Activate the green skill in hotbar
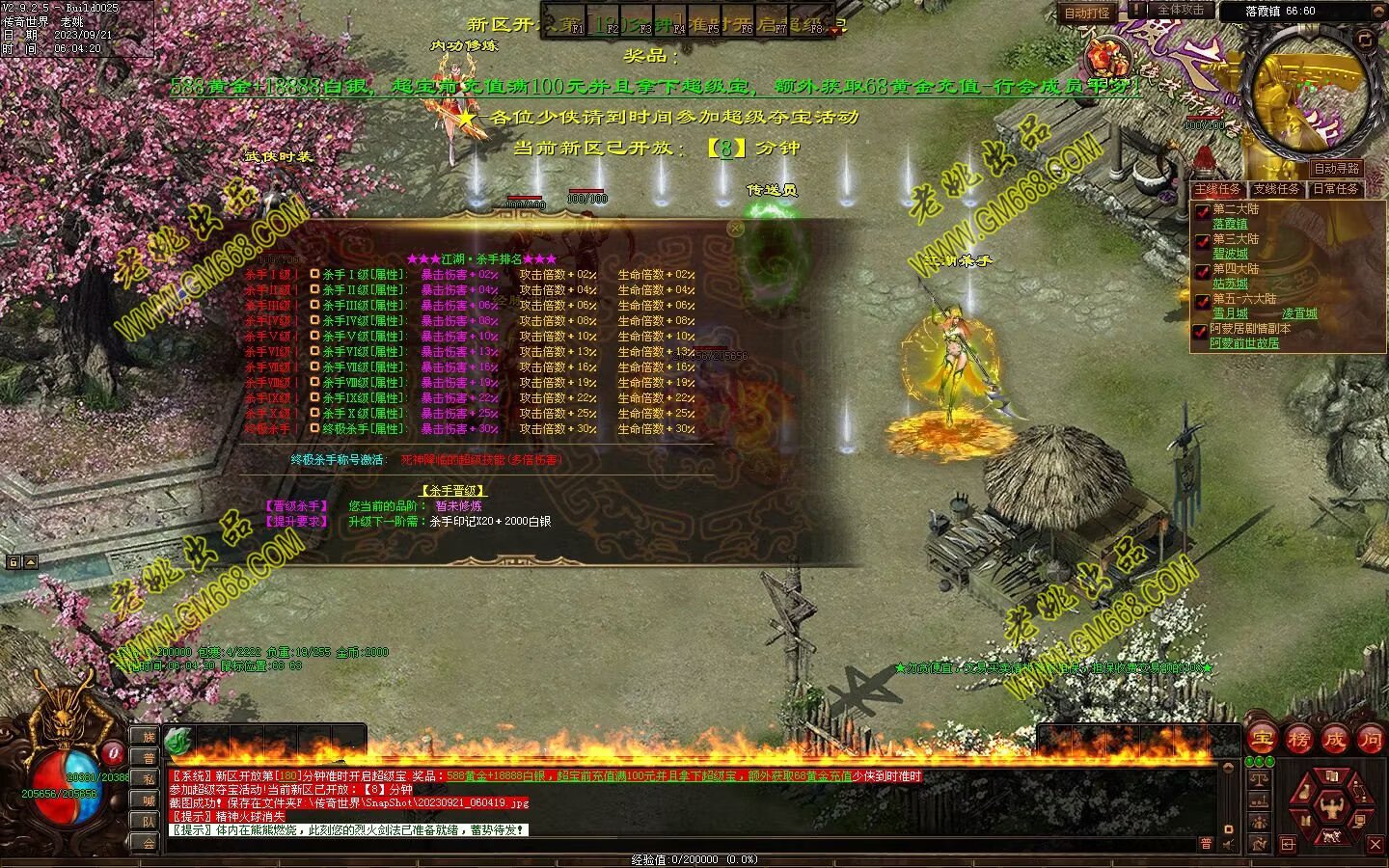The height and width of the screenshot is (868, 1389). pyautogui.click(x=178, y=741)
